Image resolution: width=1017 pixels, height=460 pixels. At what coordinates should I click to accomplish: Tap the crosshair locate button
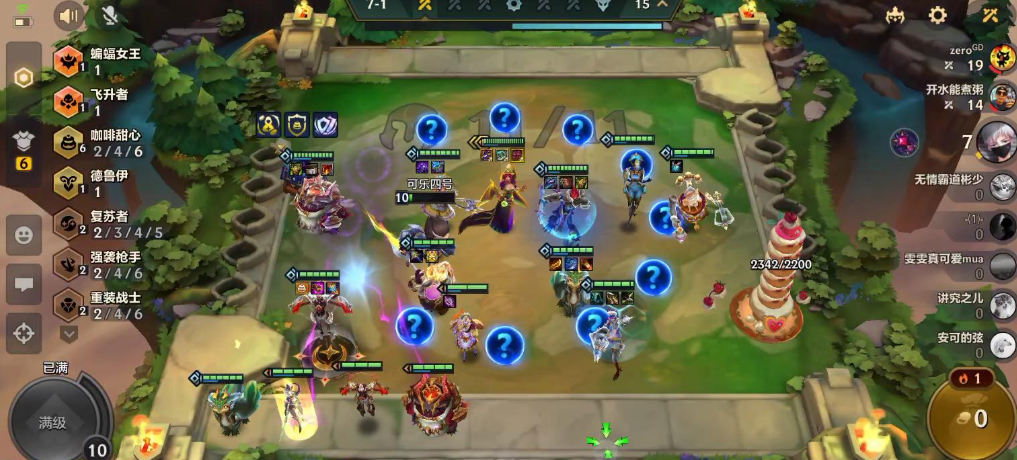23,332
